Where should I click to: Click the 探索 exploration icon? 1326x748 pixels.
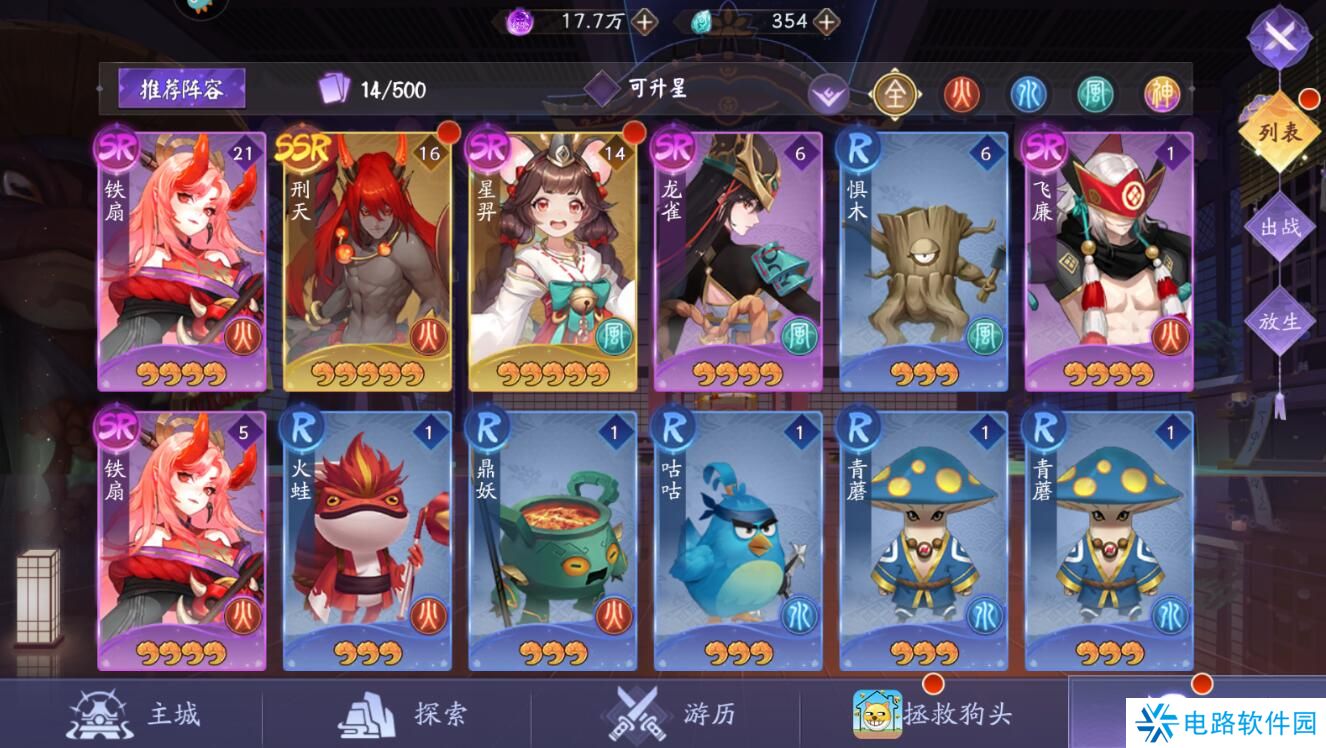(x=367, y=714)
